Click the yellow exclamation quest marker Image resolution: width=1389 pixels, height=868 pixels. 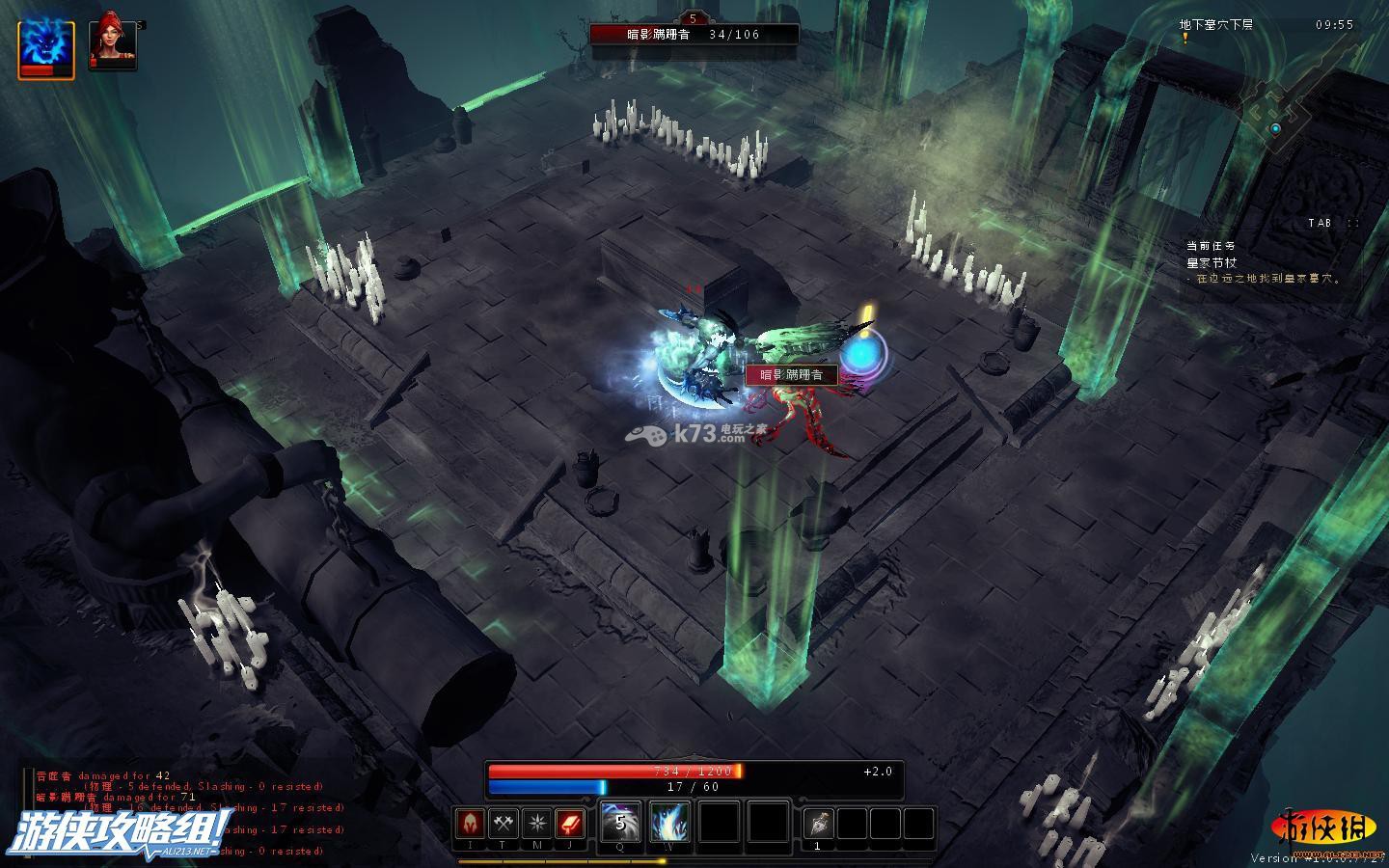tap(1185, 39)
